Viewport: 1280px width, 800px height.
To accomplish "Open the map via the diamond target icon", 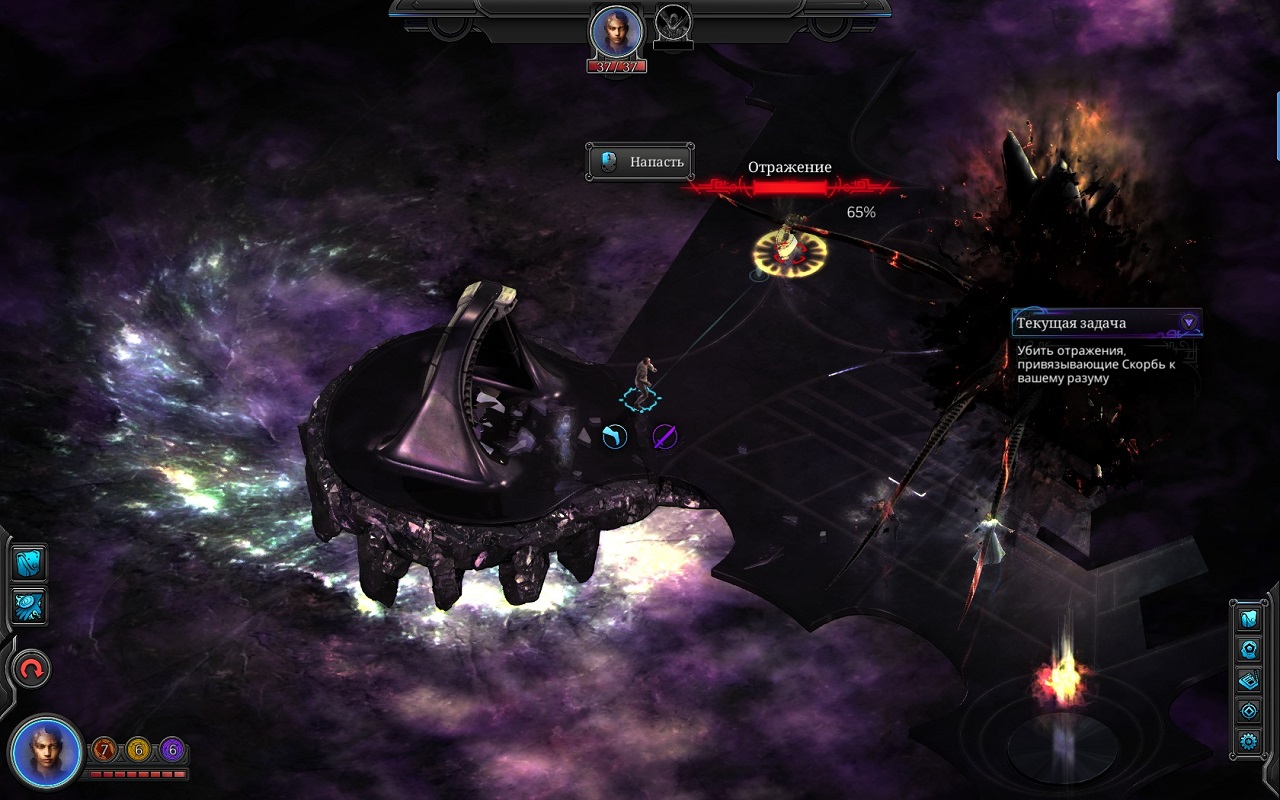I will click(x=1248, y=711).
